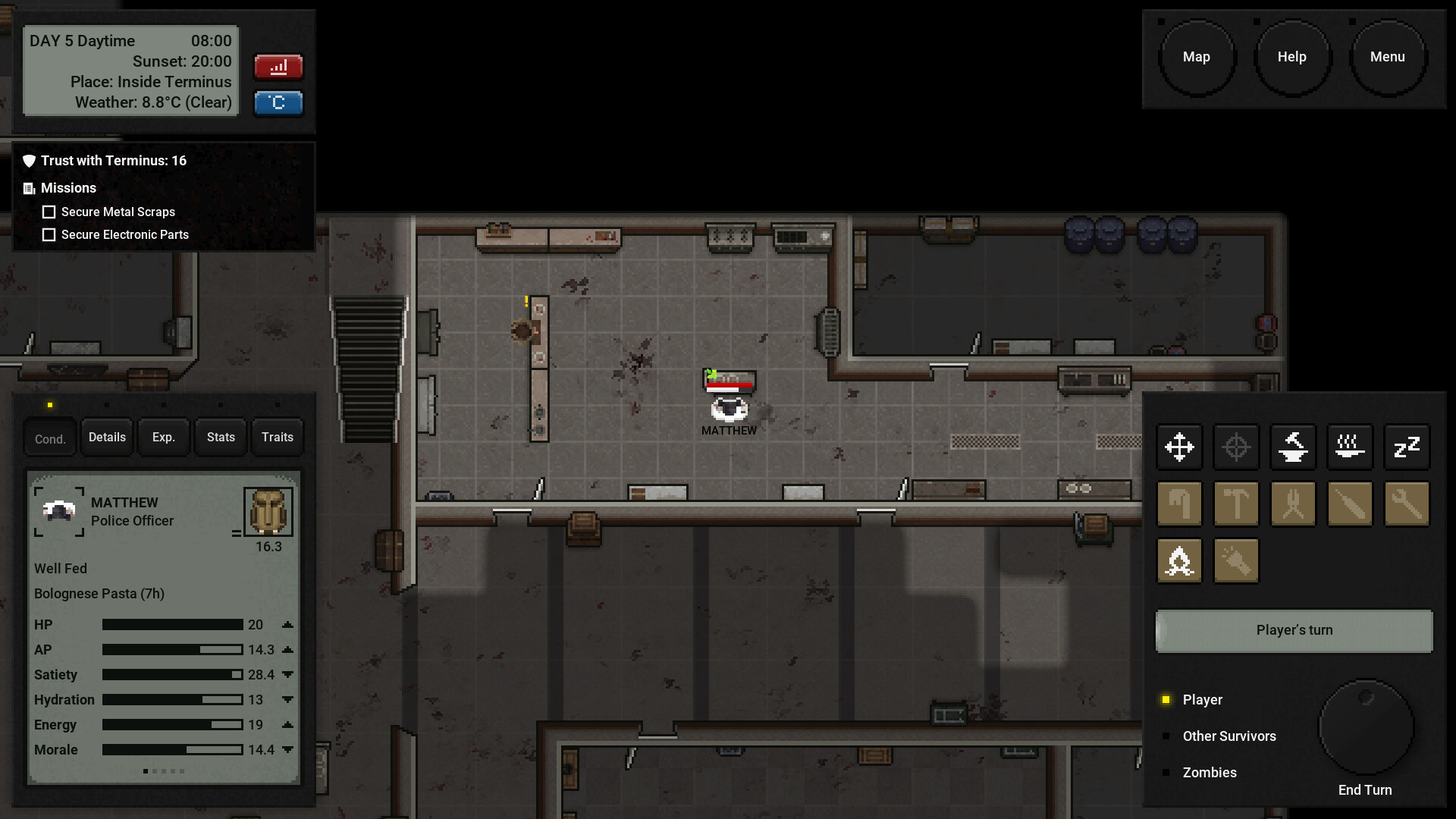Equip the crowbar tool icon
The image size is (1456, 819).
coord(1179,504)
